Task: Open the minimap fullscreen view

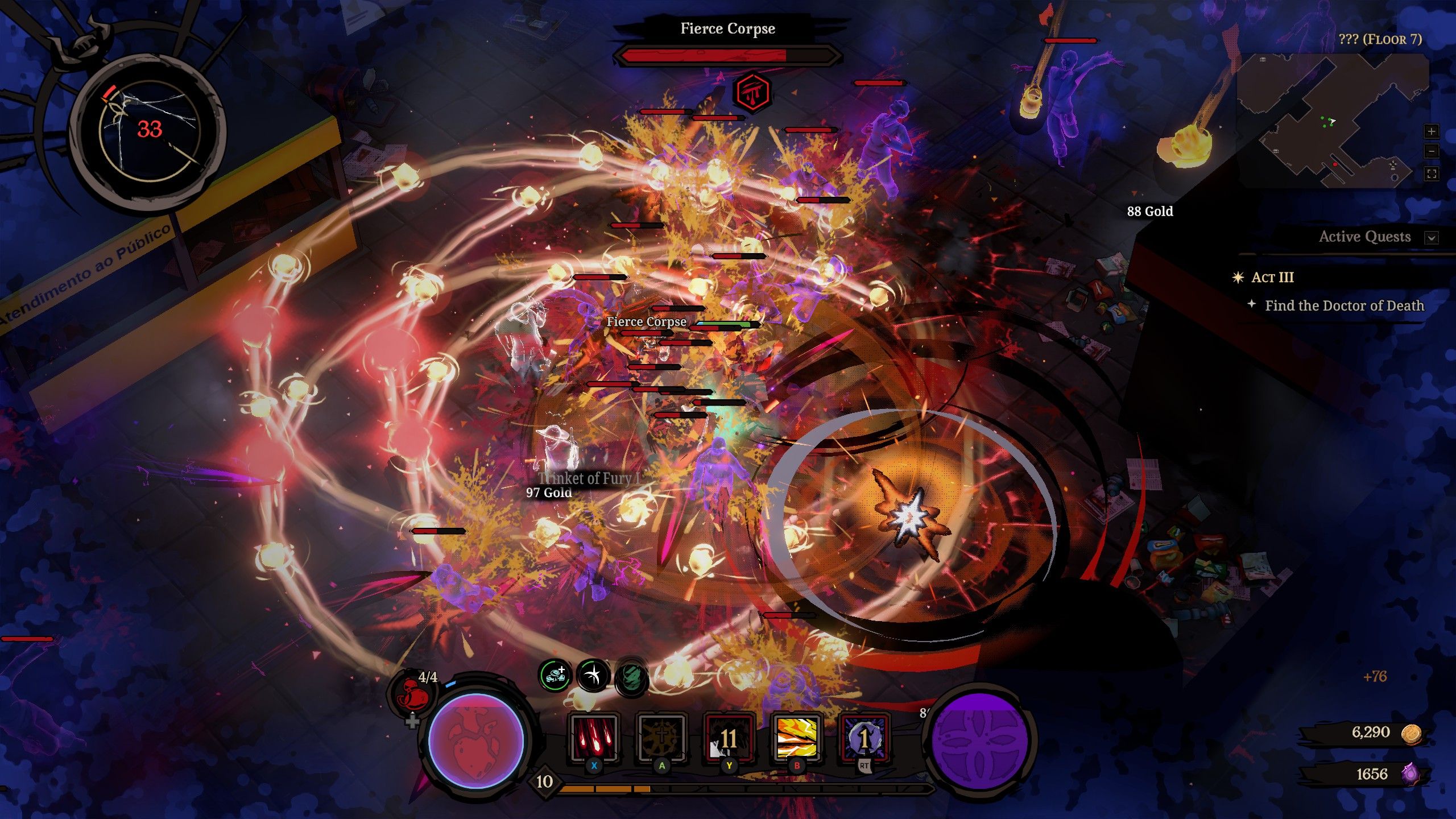Action: pos(1432,174)
